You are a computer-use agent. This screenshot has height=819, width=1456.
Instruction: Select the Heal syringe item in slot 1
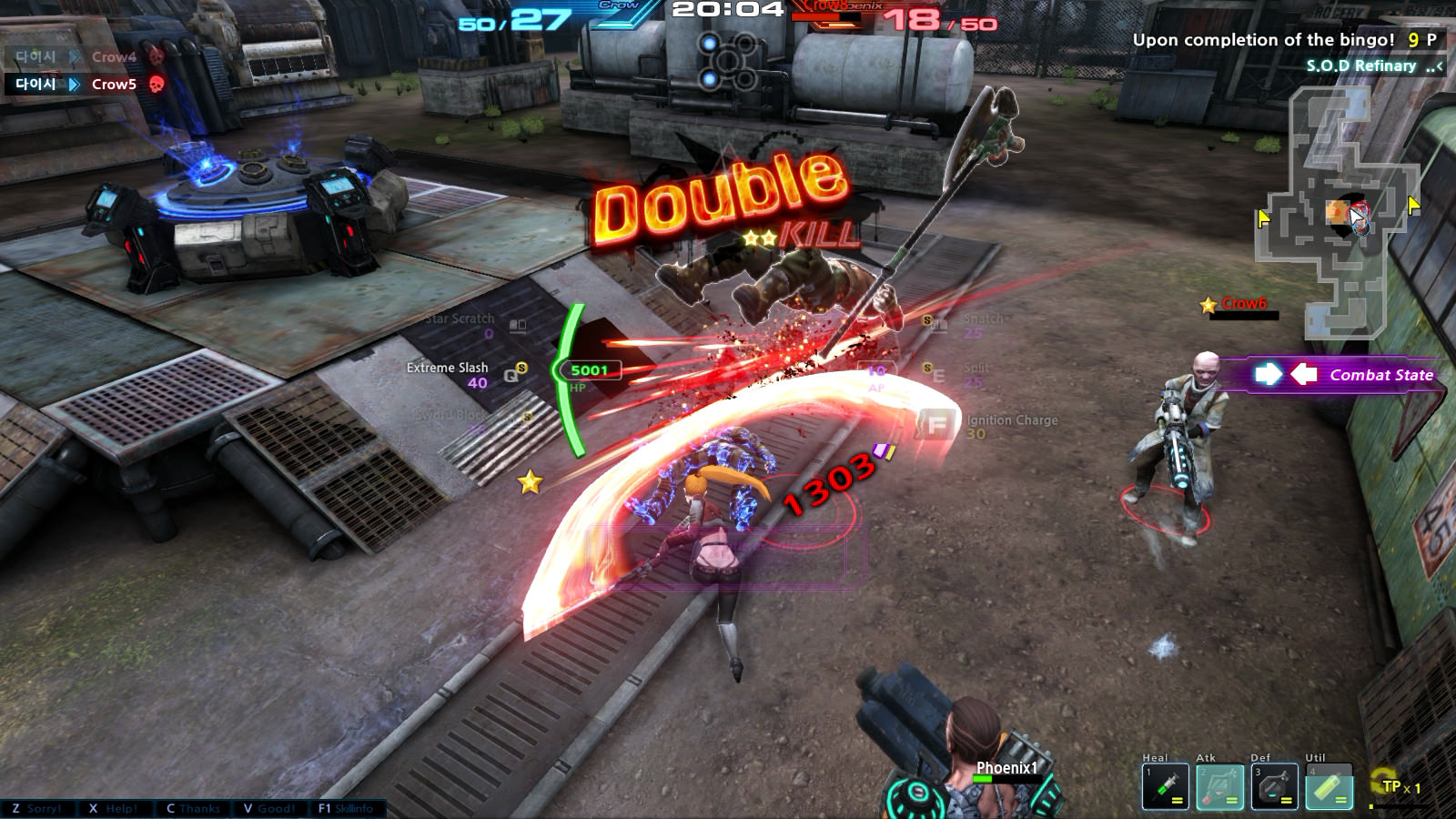1166,786
